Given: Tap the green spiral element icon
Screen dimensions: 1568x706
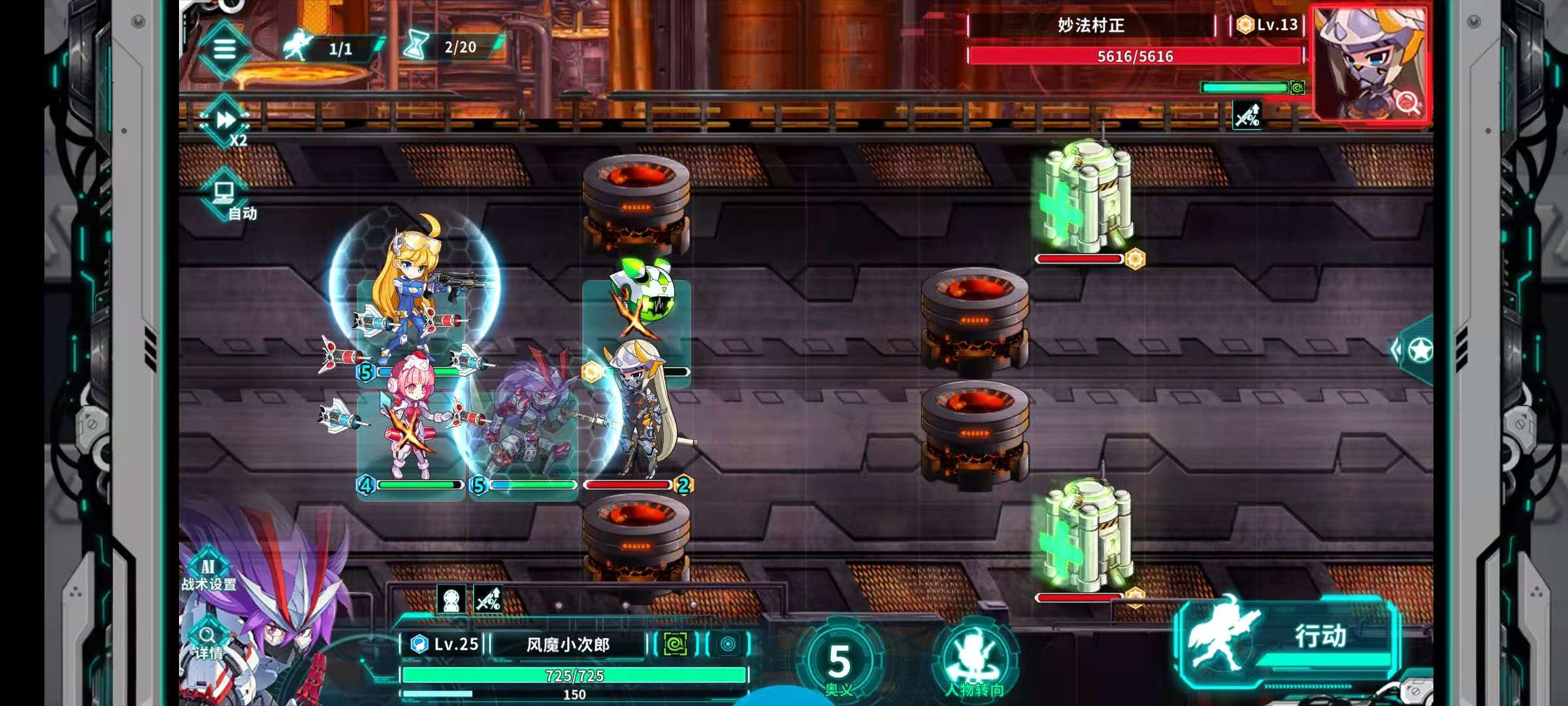Looking at the screenshot, I should pyautogui.click(x=675, y=645).
